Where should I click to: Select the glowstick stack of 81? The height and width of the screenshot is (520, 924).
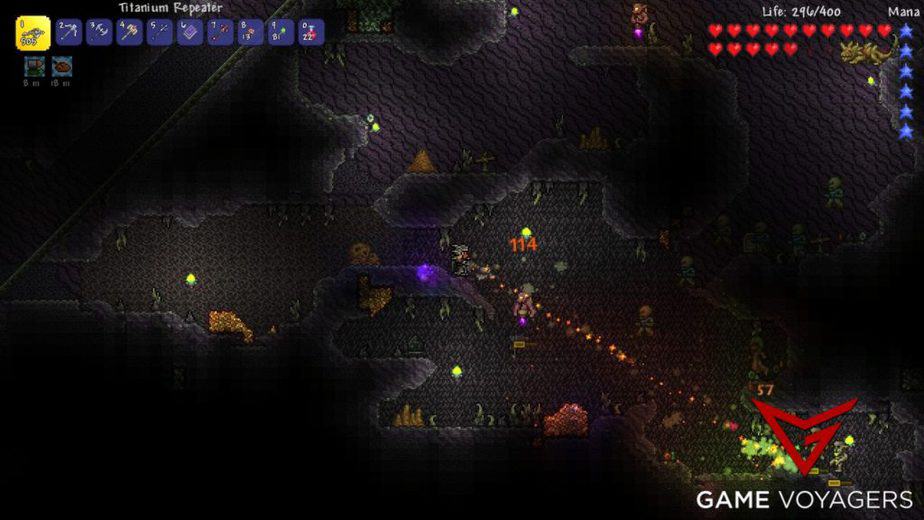point(280,32)
